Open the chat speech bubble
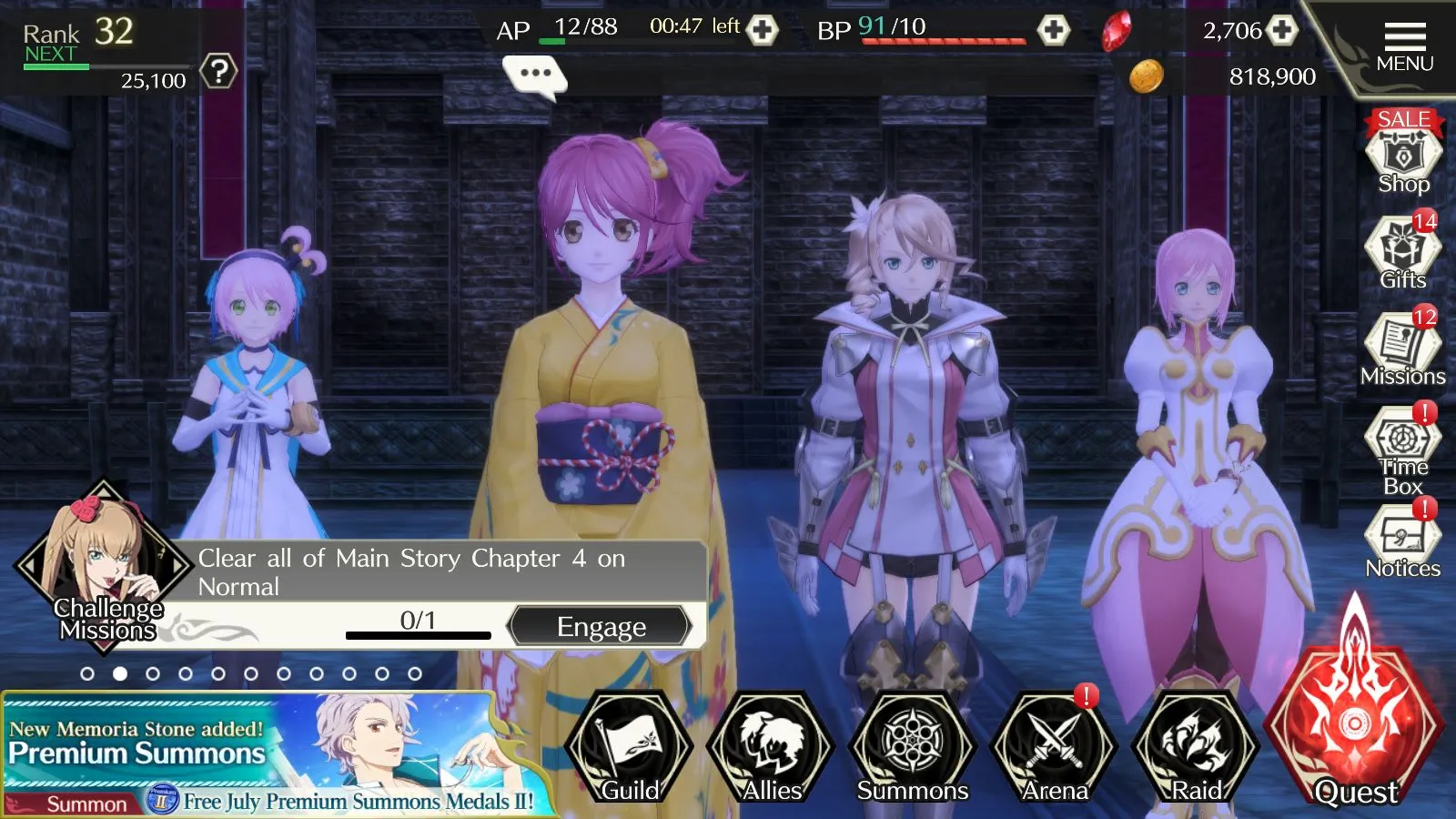Image resolution: width=1456 pixels, height=819 pixels. tap(535, 74)
